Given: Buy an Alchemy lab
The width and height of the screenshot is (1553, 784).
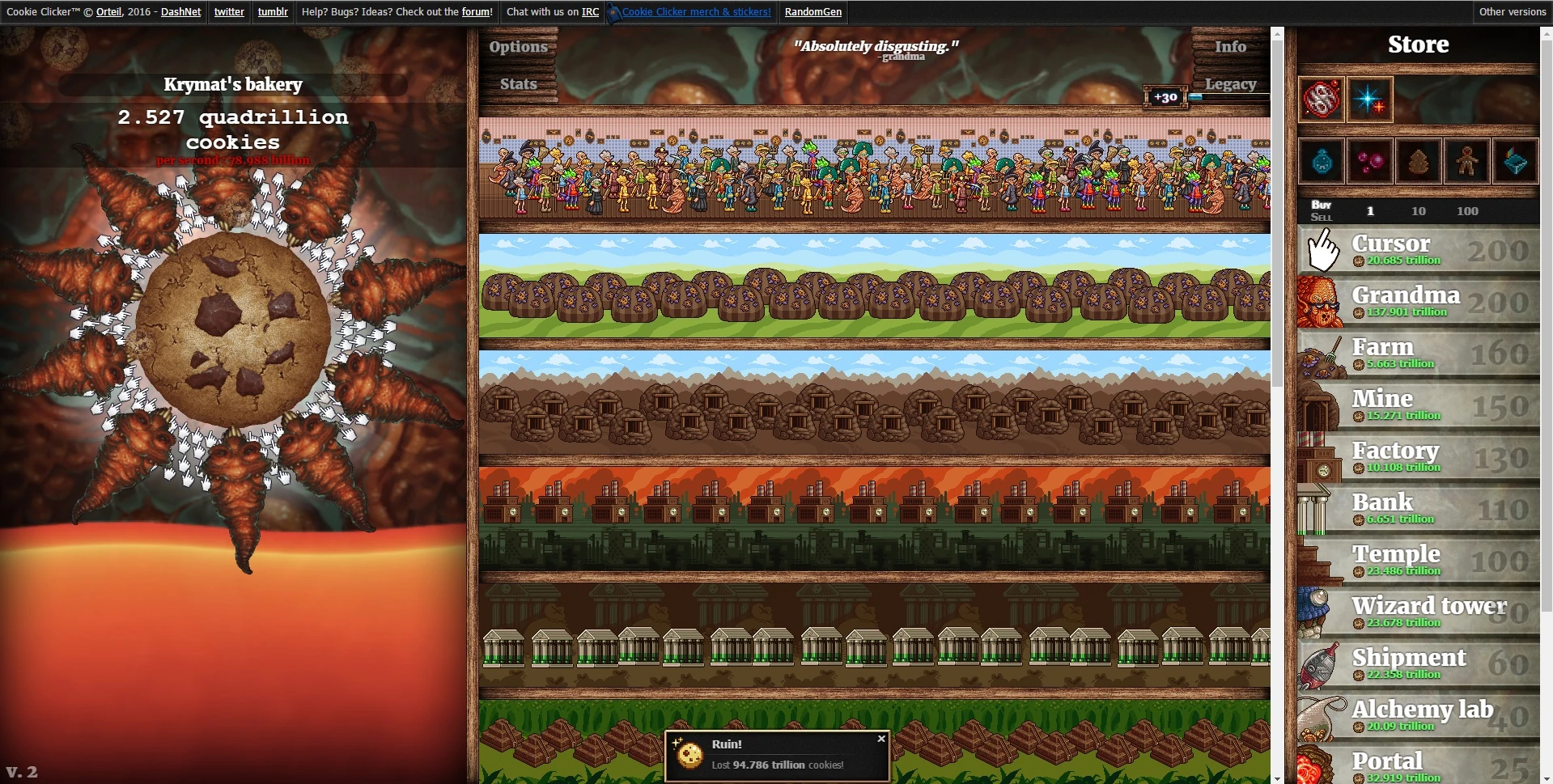Looking at the screenshot, I should (1424, 715).
